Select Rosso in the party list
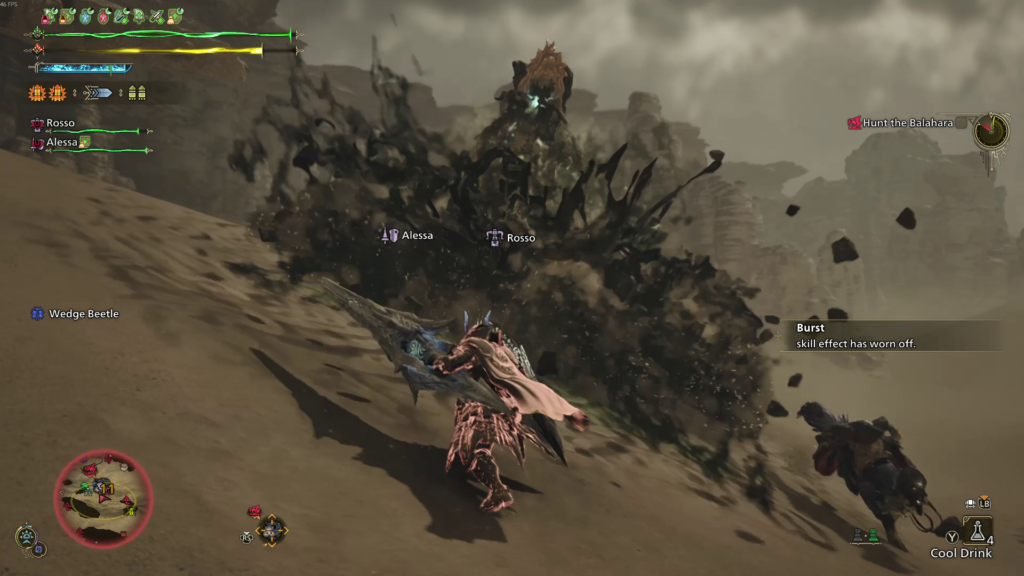The image size is (1024, 576). (60, 123)
